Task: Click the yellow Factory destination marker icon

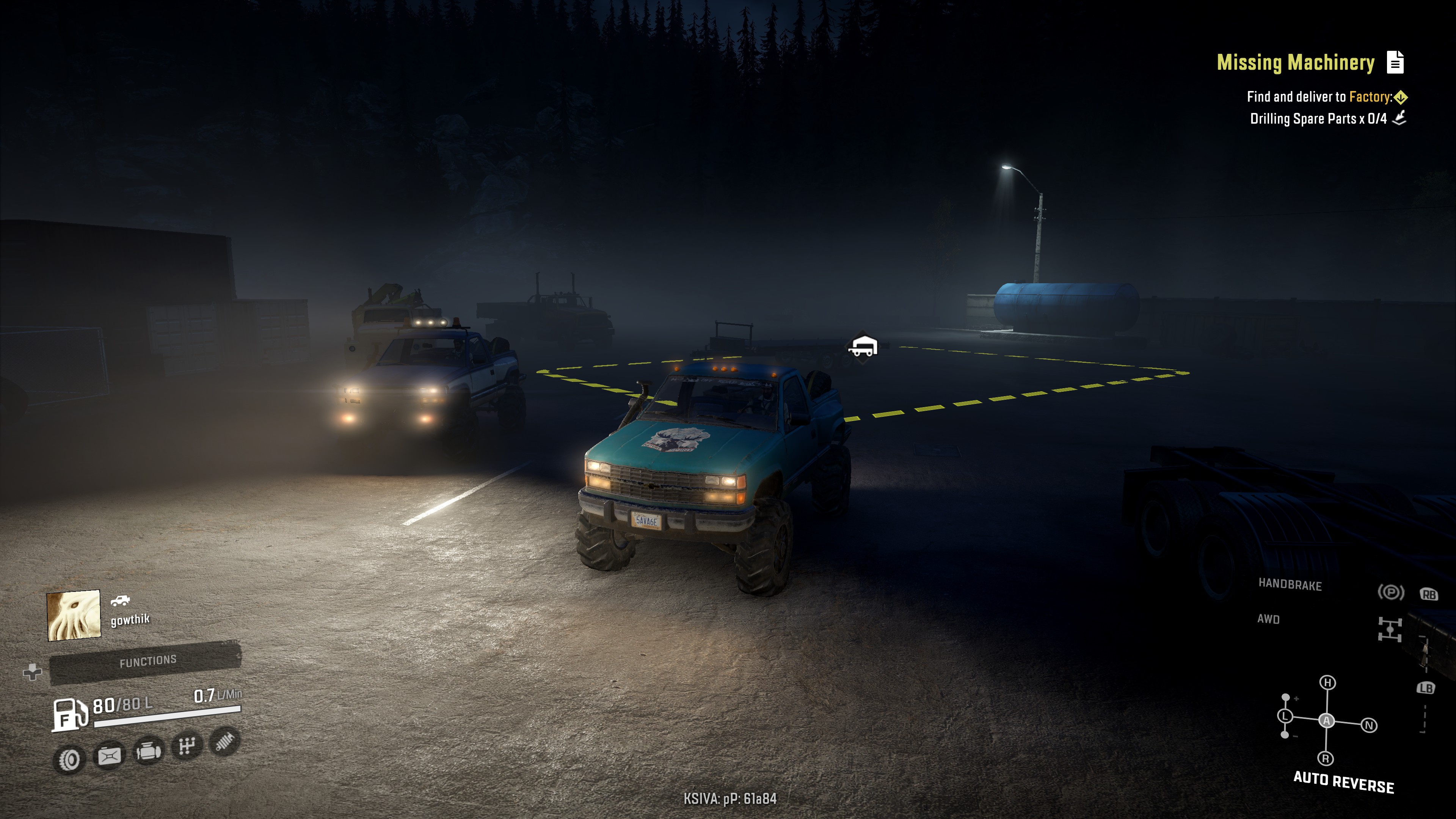Action: (1401, 97)
